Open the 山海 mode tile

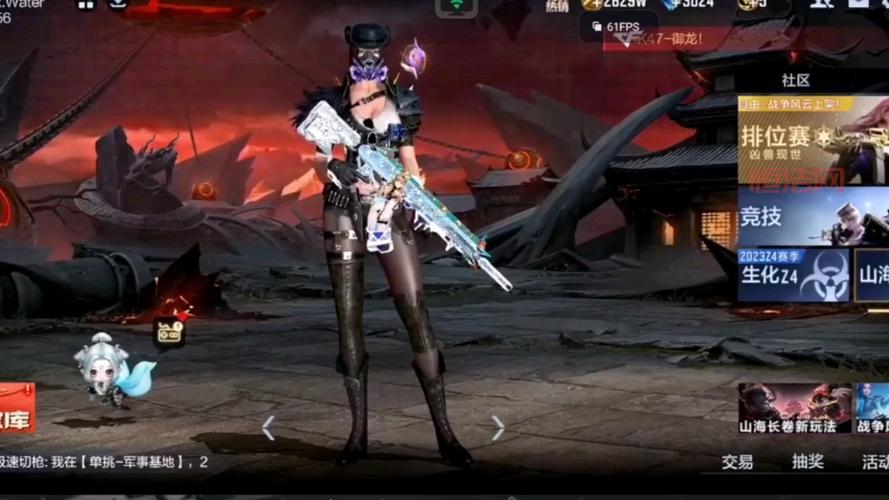872,275
